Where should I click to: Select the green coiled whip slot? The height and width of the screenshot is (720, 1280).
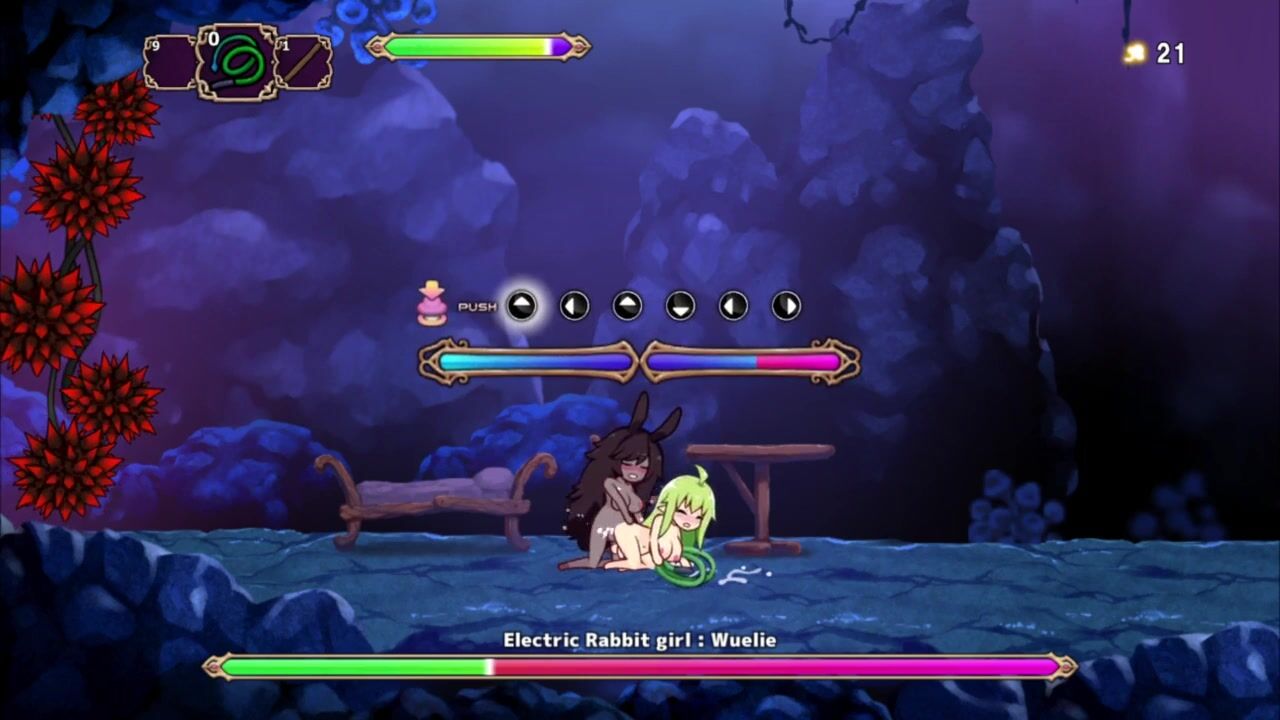pyautogui.click(x=237, y=62)
